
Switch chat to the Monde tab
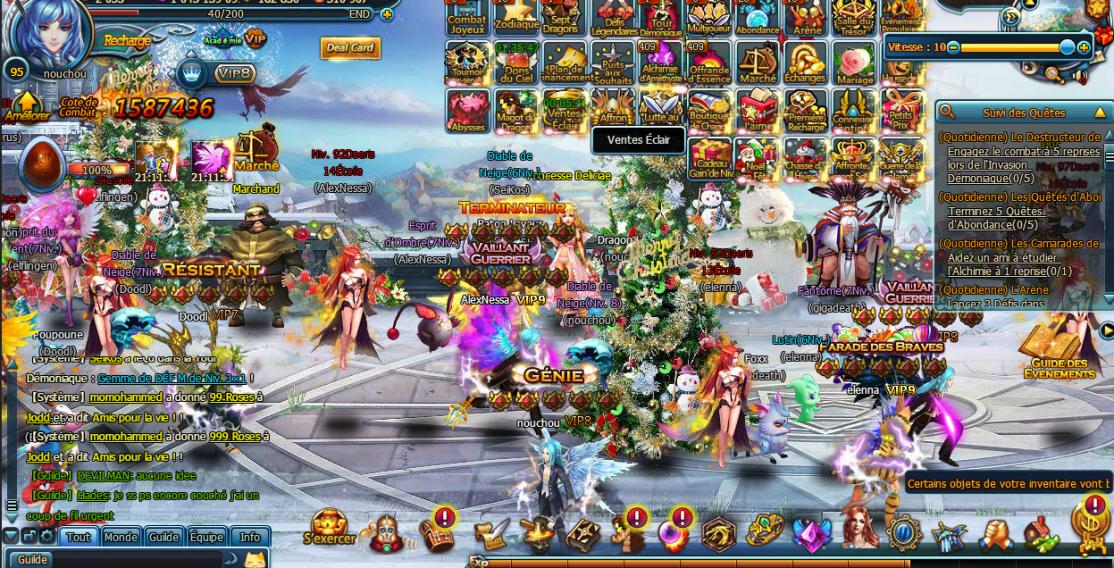(x=120, y=537)
